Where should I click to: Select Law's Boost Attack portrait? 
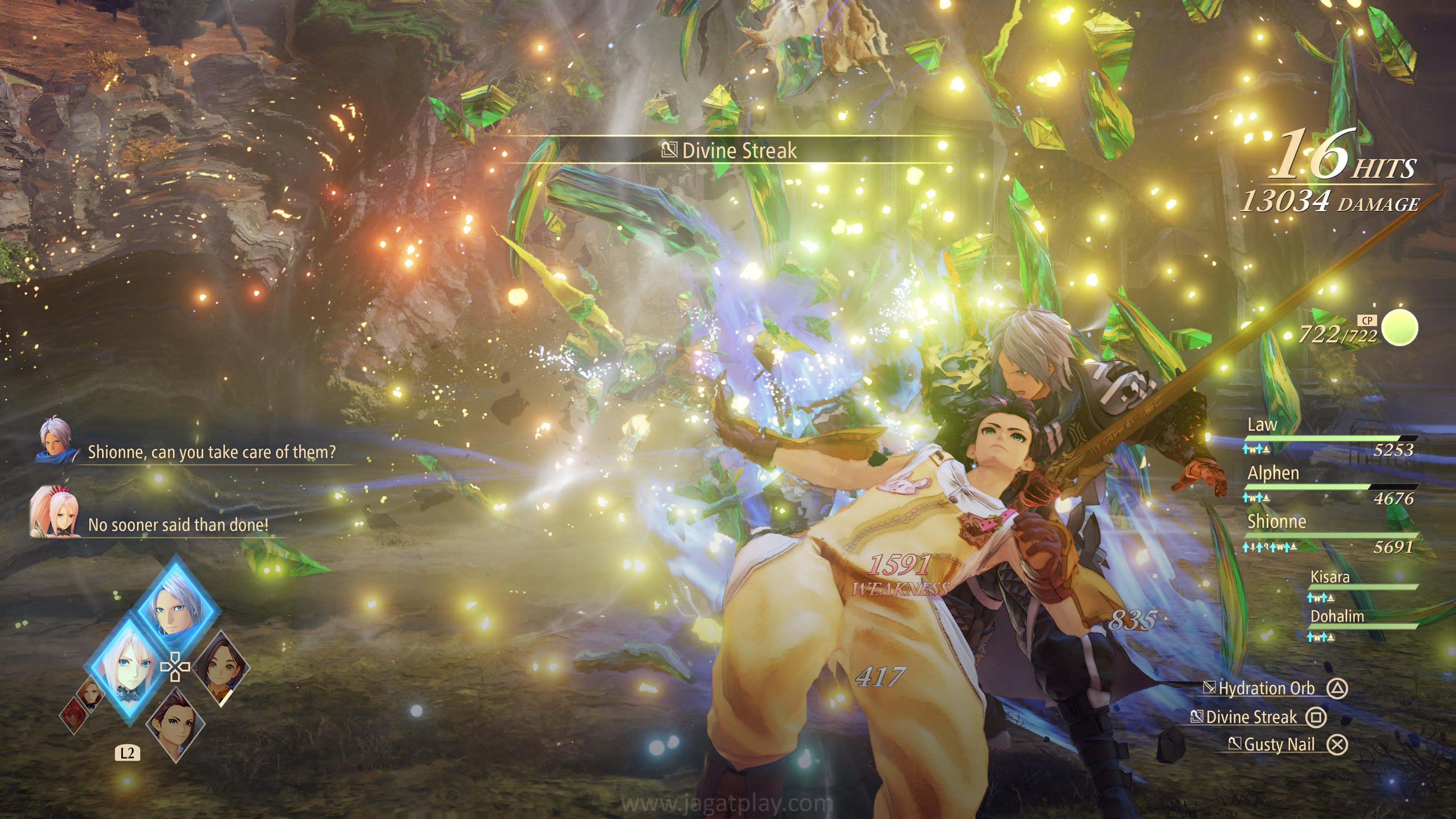[x=175, y=724]
